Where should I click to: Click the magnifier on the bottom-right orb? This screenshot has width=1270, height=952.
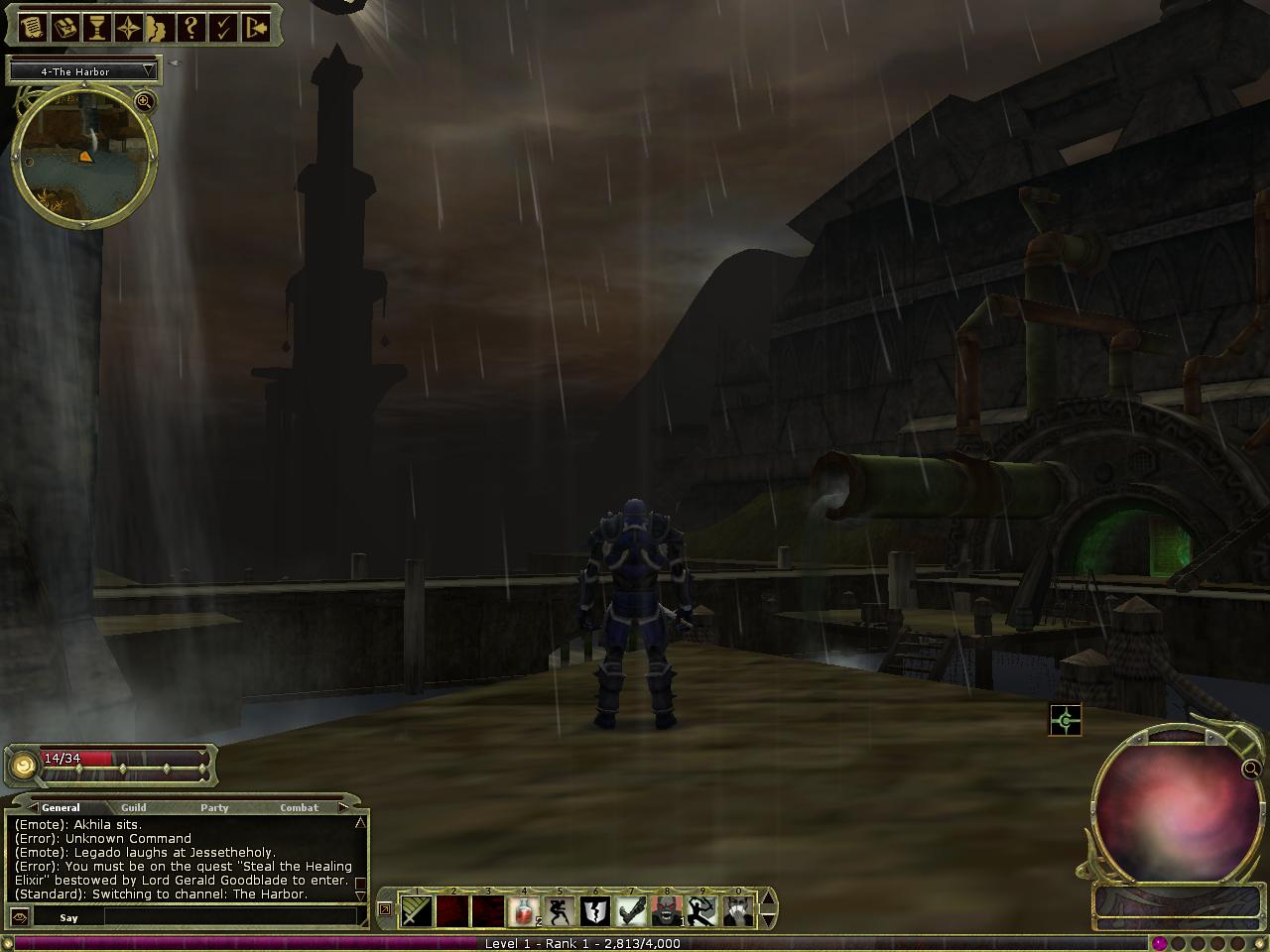tap(1251, 768)
